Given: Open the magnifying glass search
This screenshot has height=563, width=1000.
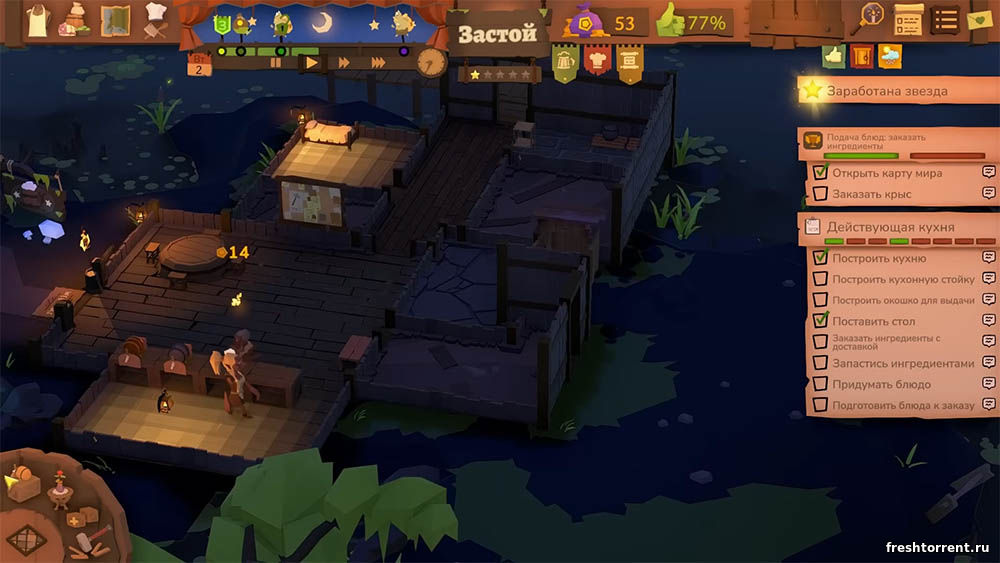Looking at the screenshot, I should pyautogui.click(x=871, y=18).
